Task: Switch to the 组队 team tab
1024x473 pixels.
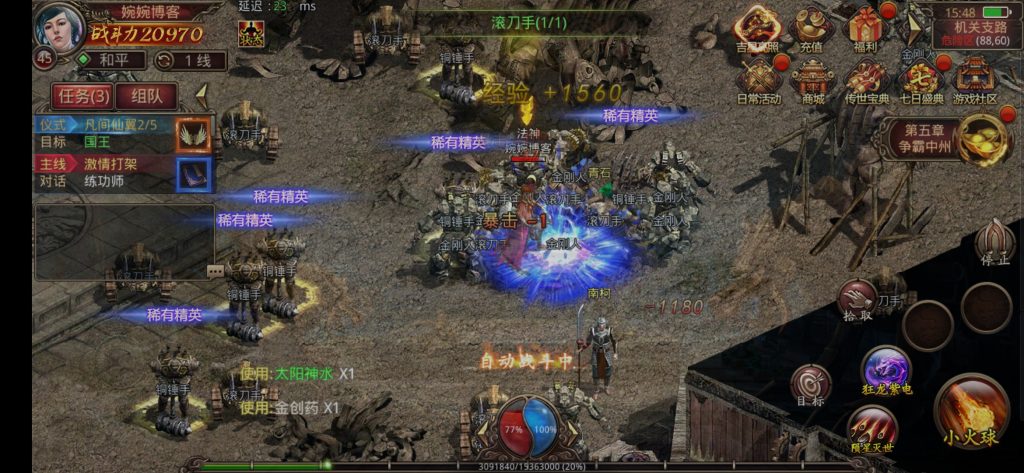Action: point(147,96)
